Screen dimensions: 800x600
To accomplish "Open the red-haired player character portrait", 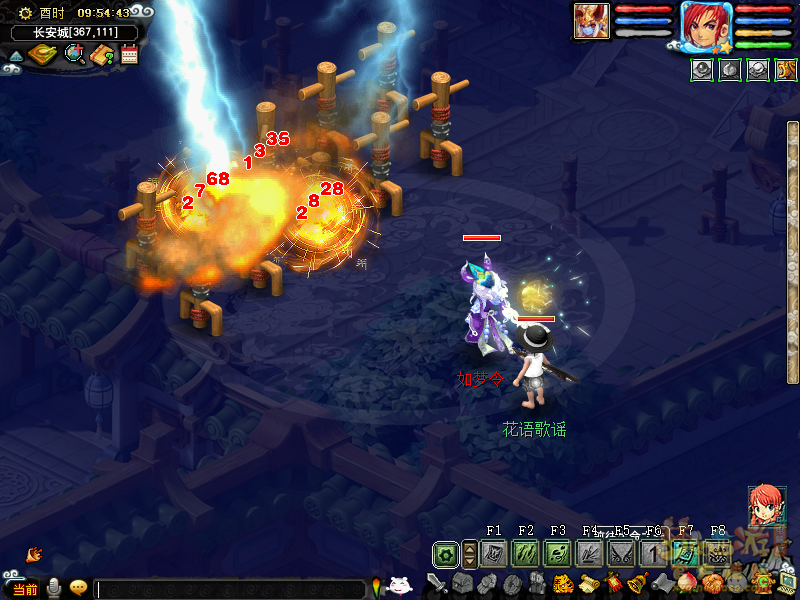I will click(x=707, y=25).
